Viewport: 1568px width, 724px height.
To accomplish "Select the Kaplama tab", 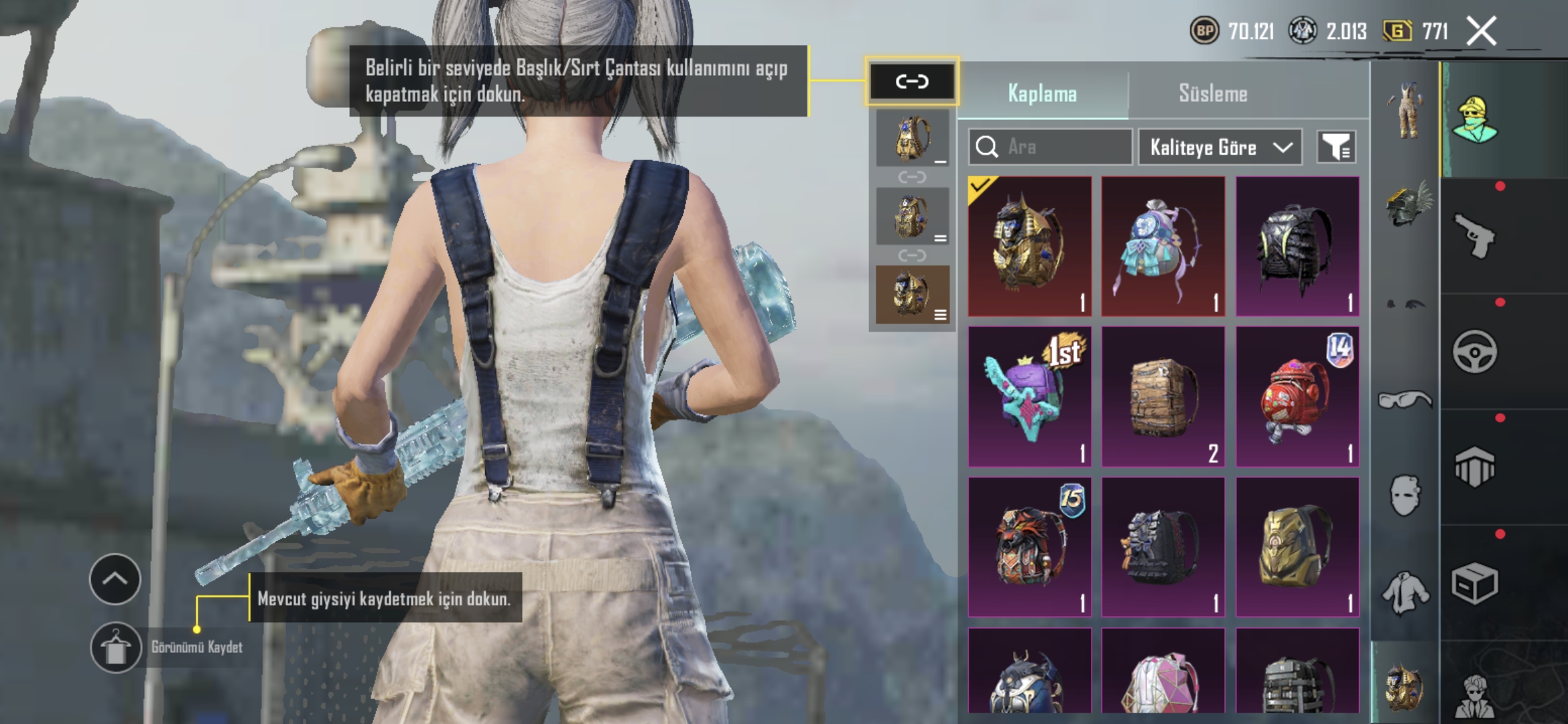I will (x=1042, y=93).
